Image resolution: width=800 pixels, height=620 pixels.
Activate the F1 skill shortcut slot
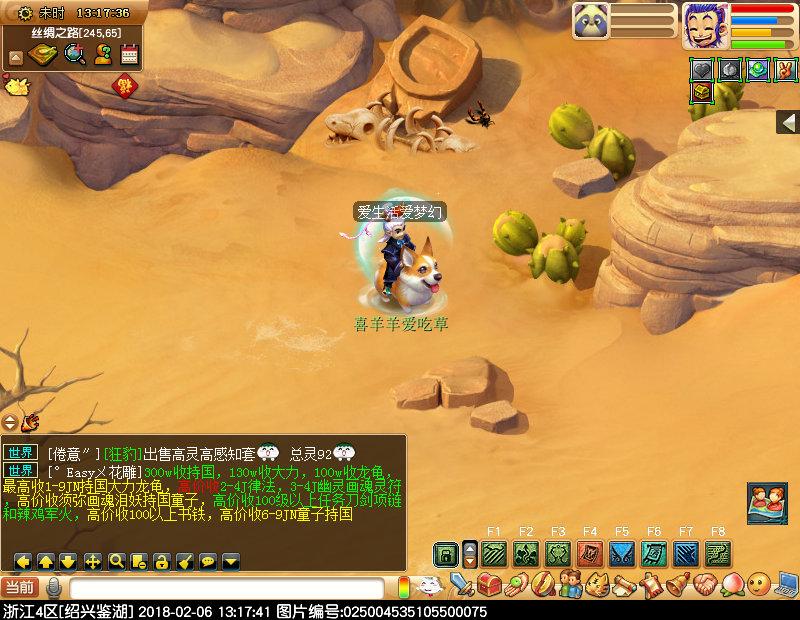tap(493, 554)
